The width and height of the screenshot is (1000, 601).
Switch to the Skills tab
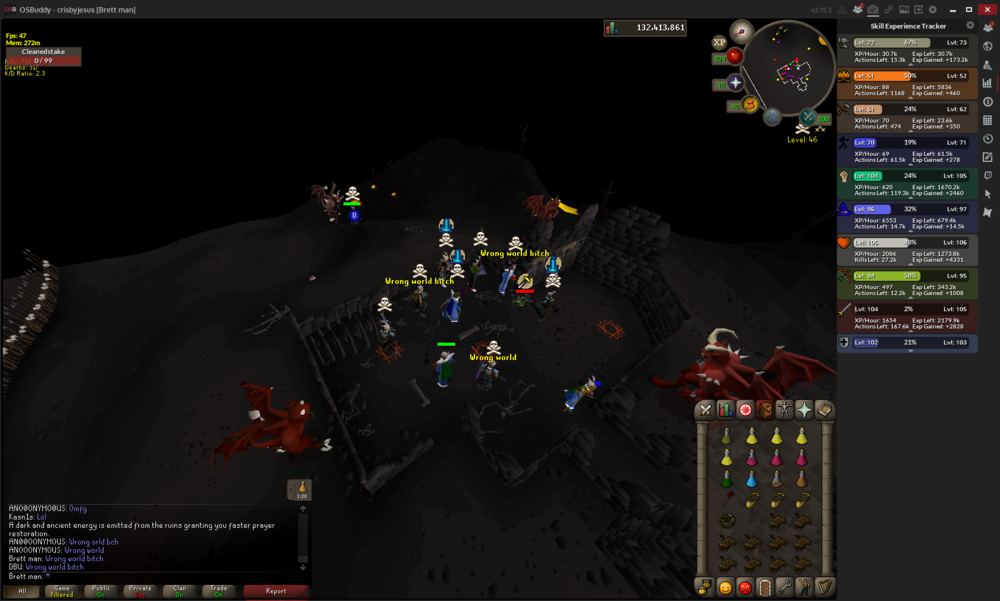point(726,410)
